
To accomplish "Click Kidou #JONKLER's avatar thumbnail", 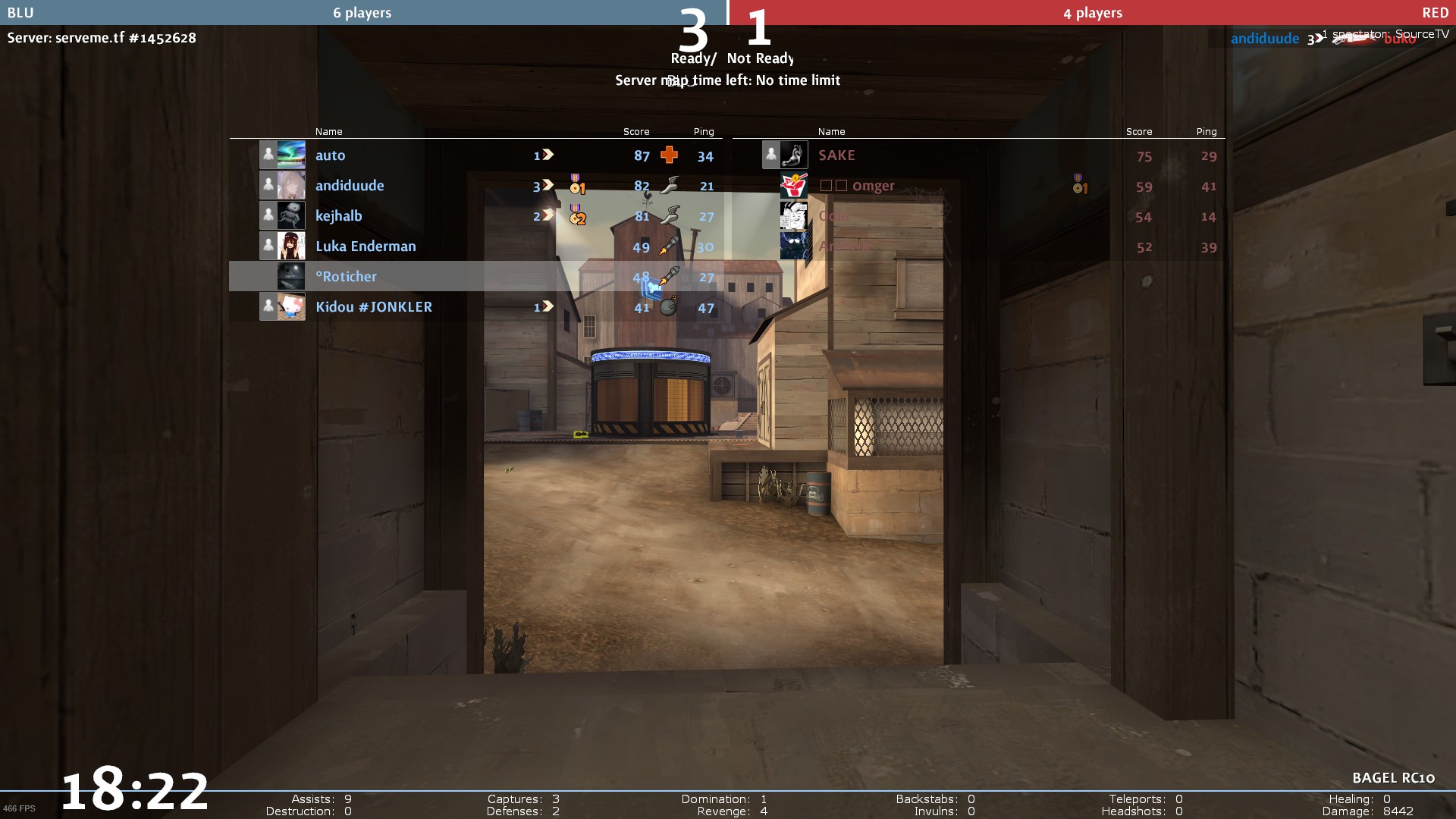I will point(291,306).
